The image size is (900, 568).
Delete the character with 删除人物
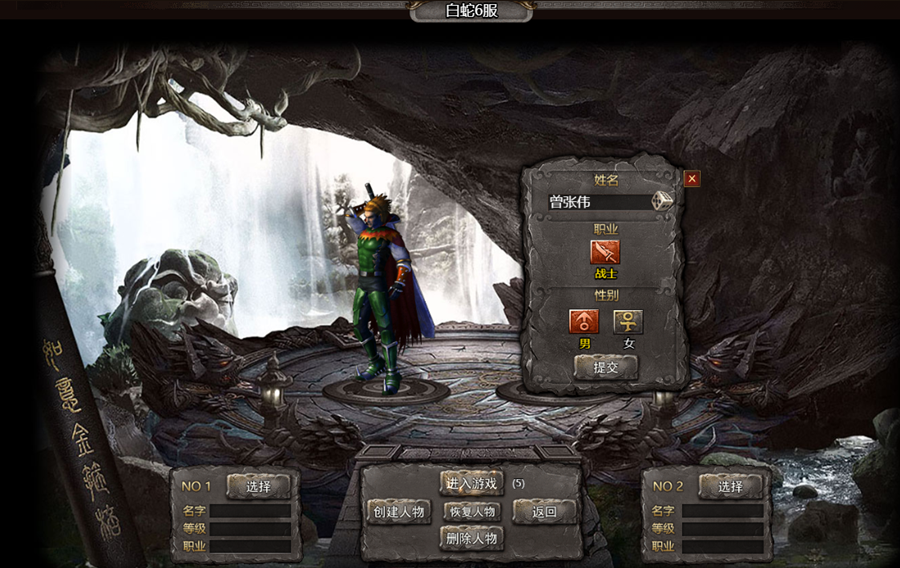click(471, 538)
